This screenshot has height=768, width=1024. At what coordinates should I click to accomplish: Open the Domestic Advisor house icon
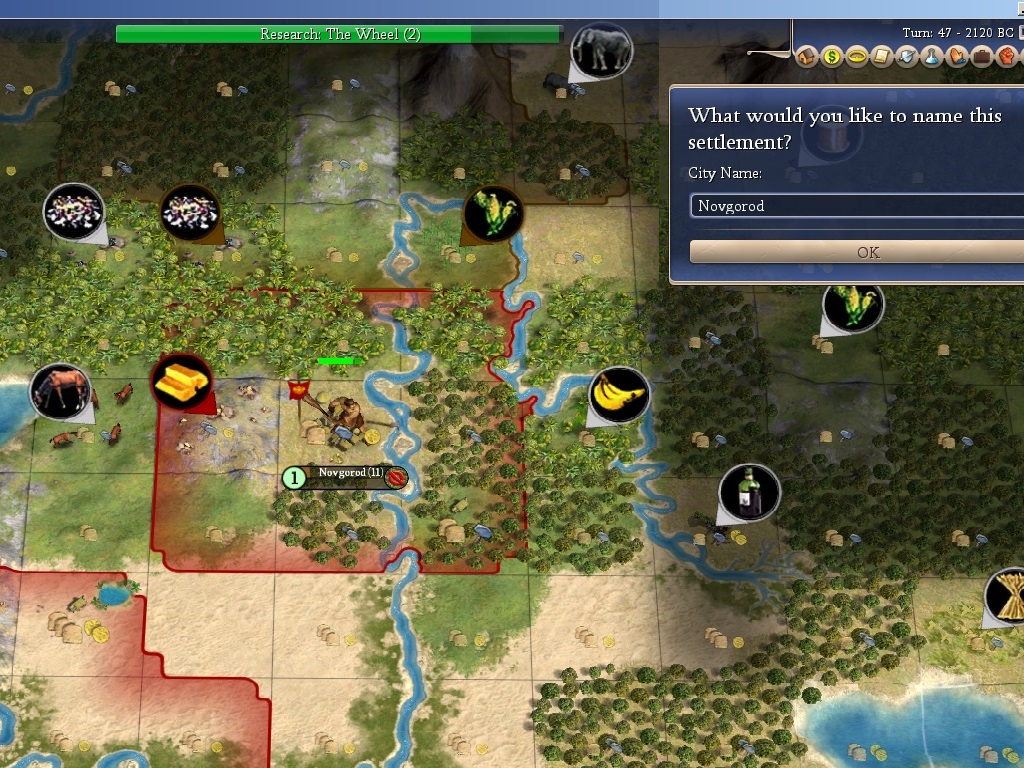tap(808, 57)
